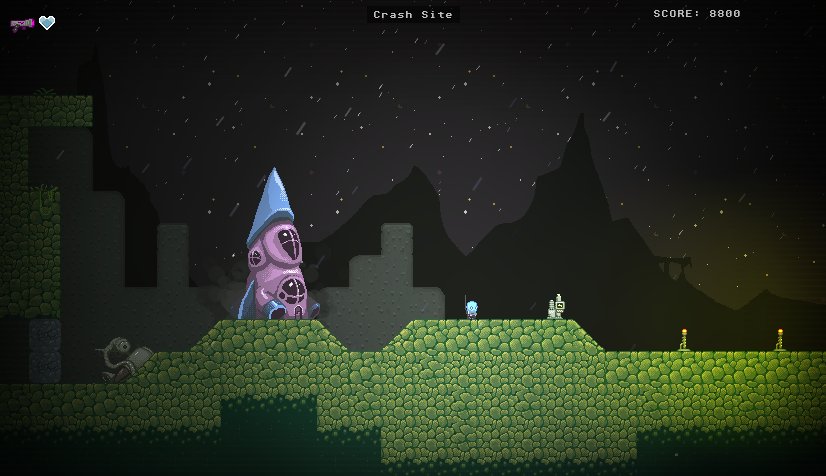Click the pink blaster weapon icon

pos(22,23)
